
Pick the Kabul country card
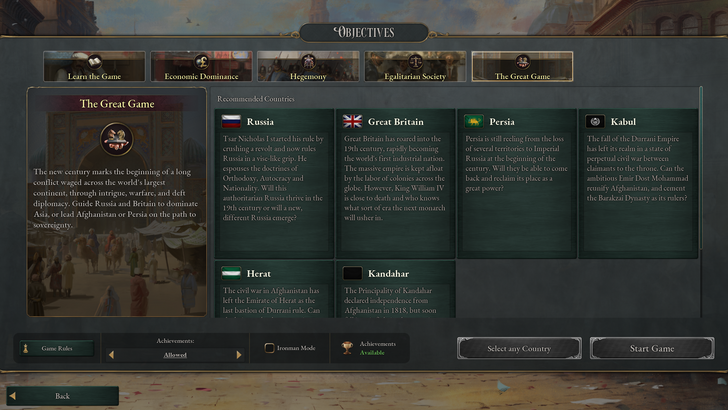[x=639, y=183]
